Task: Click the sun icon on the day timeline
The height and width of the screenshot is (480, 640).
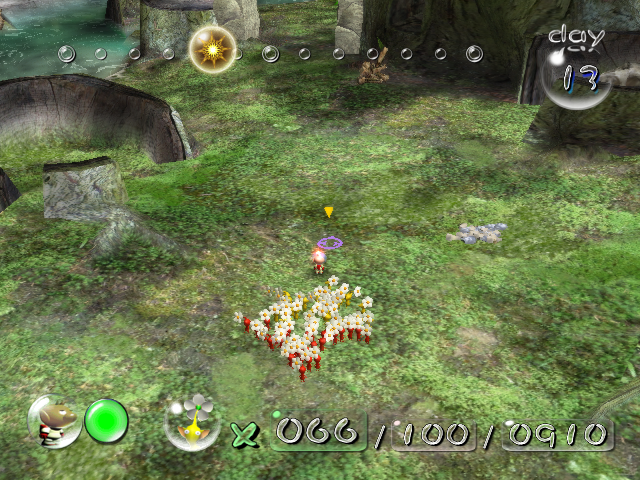Action: click(212, 49)
